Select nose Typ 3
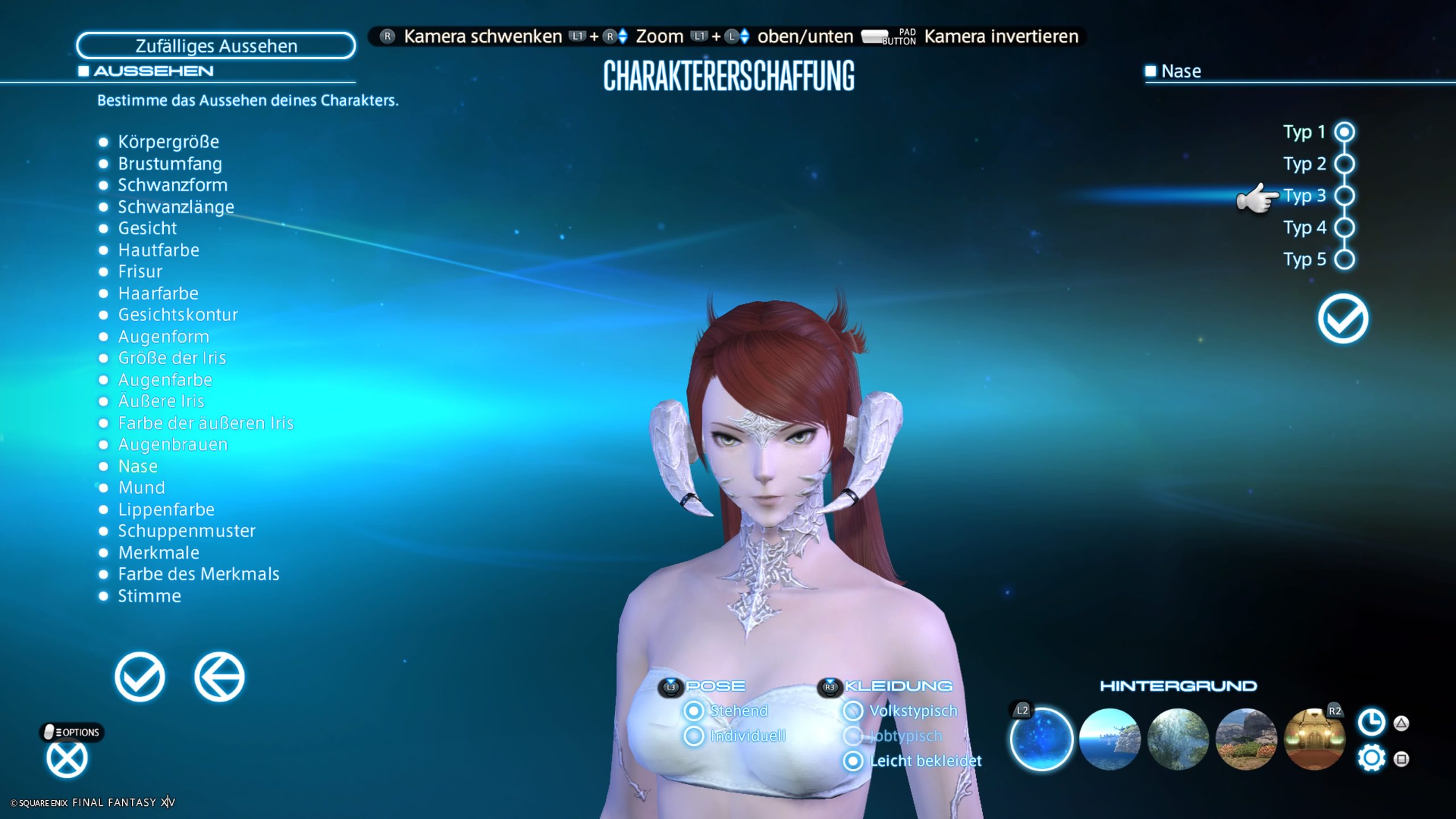 click(x=1345, y=196)
